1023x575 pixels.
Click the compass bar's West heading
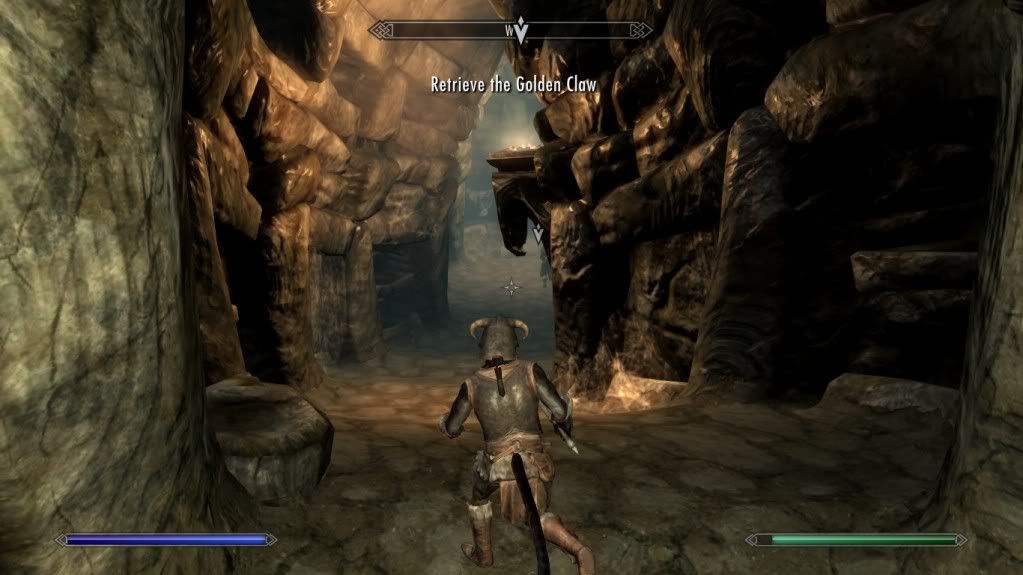(508, 30)
